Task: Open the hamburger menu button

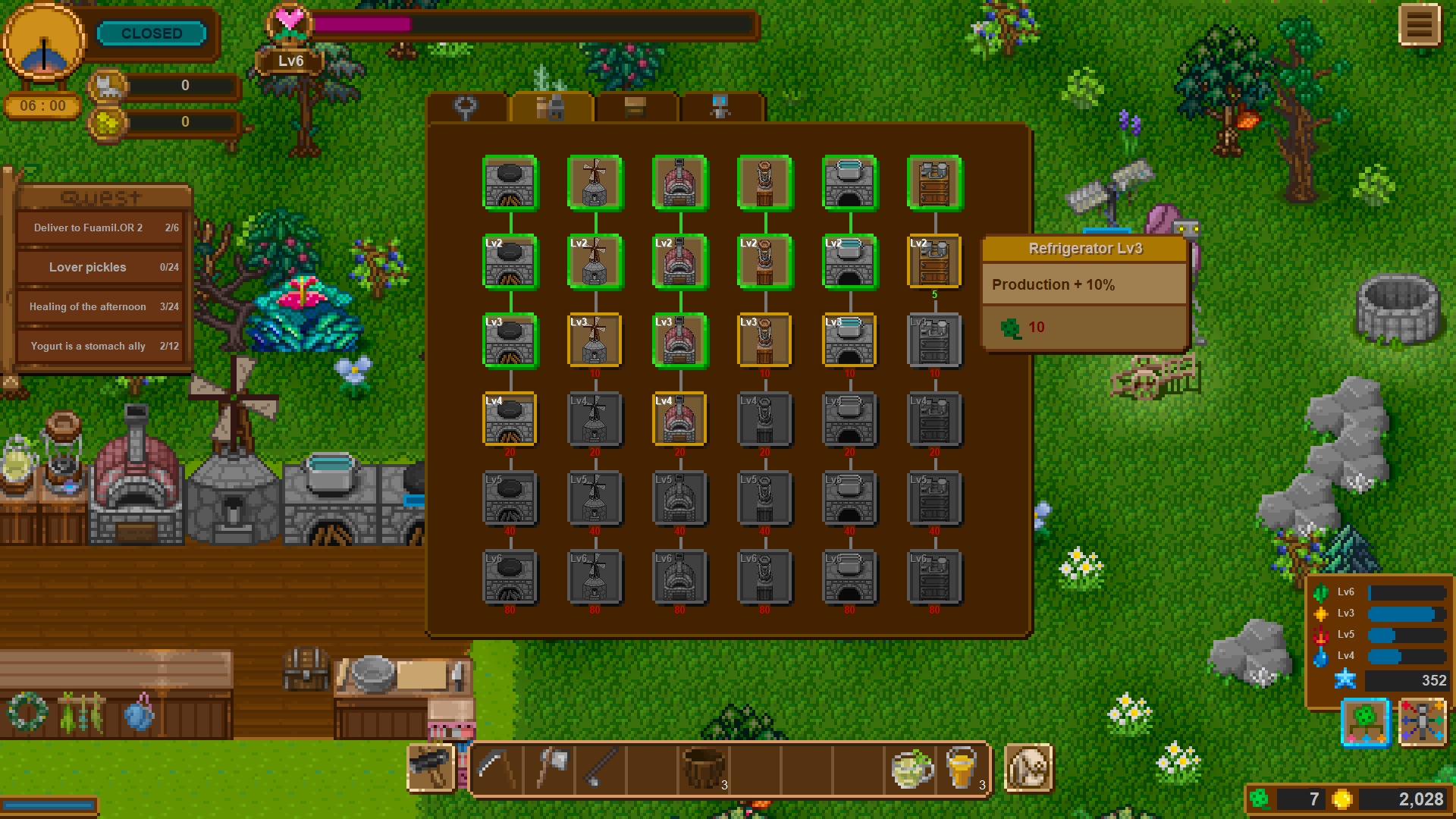Action: 1419,26
